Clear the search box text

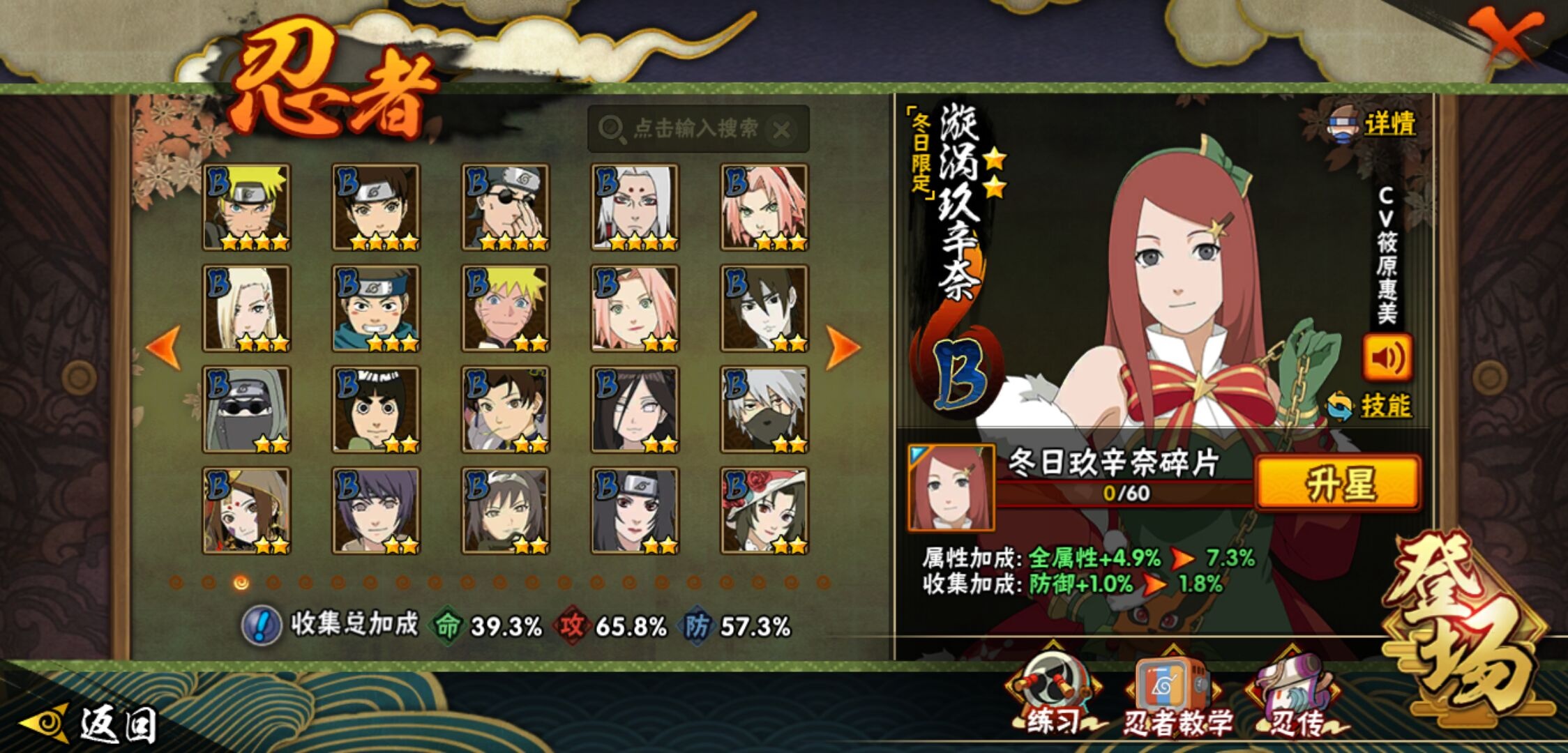click(782, 130)
